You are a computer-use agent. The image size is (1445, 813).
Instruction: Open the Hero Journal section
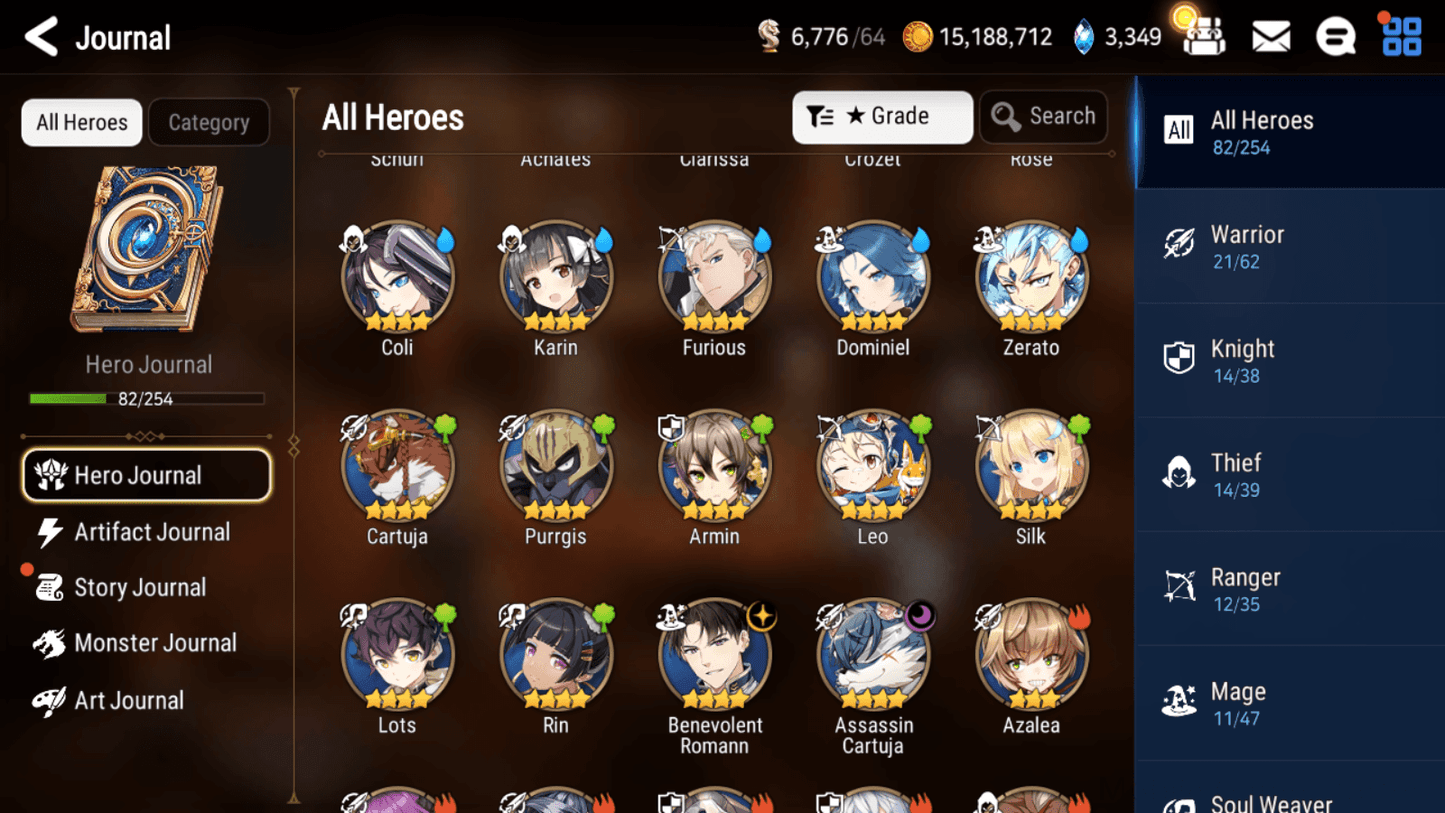coord(146,475)
